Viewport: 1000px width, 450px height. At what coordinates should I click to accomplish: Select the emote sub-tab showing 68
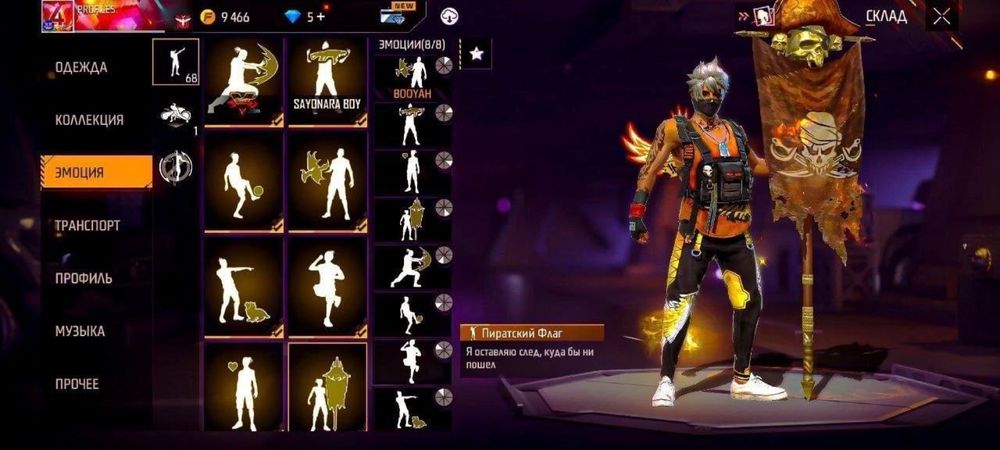(x=175, y=62)
